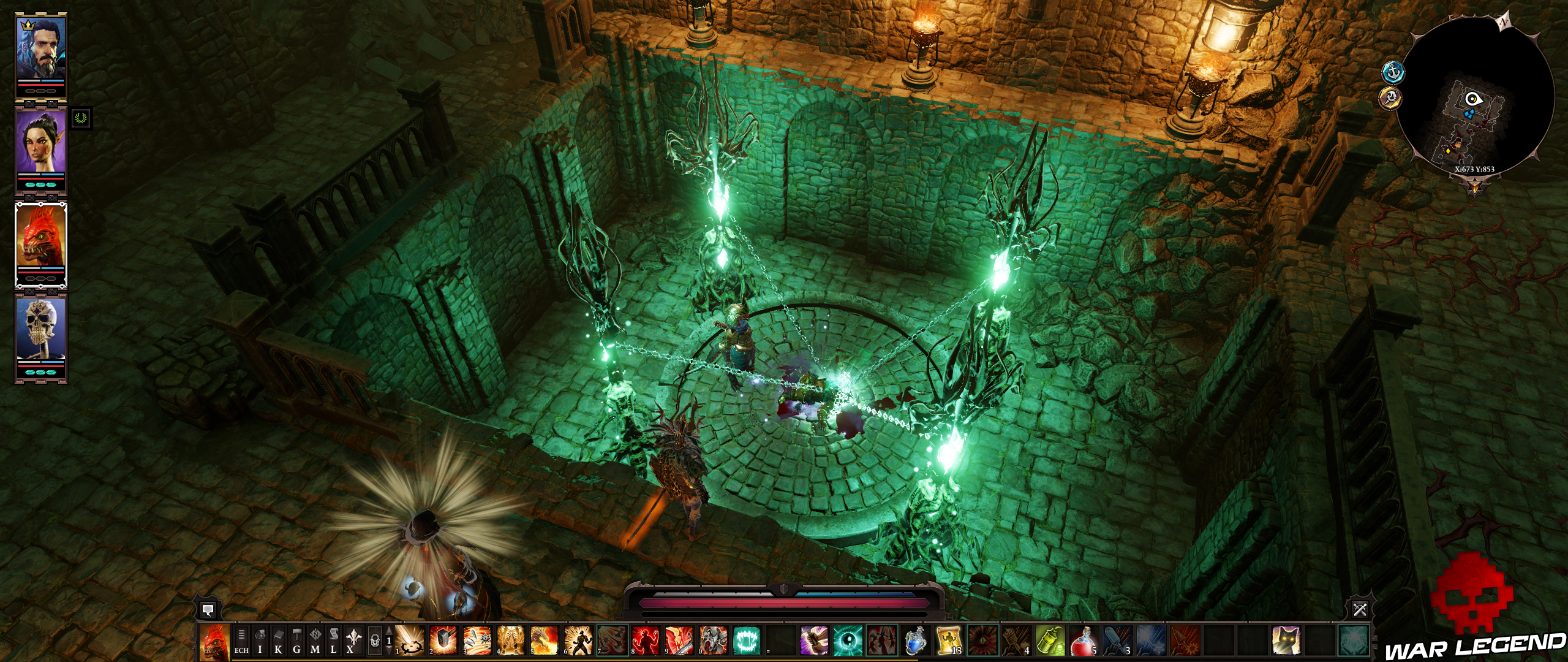This screenshot has height=662, width=1568.
Task: Open the crafting hammer button labeled G
Action: point(297,642)
